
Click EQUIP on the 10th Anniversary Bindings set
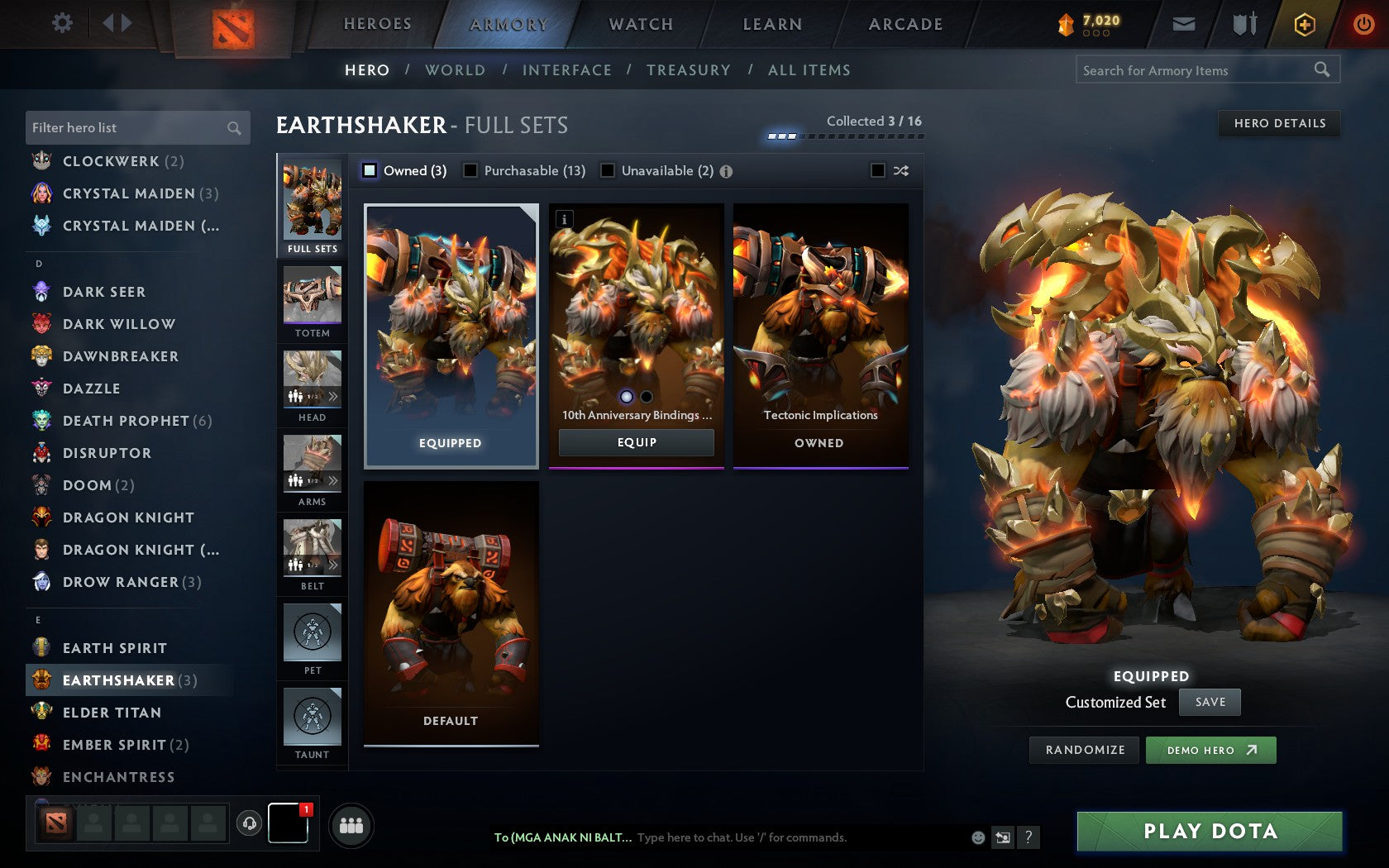coord(635,442)
